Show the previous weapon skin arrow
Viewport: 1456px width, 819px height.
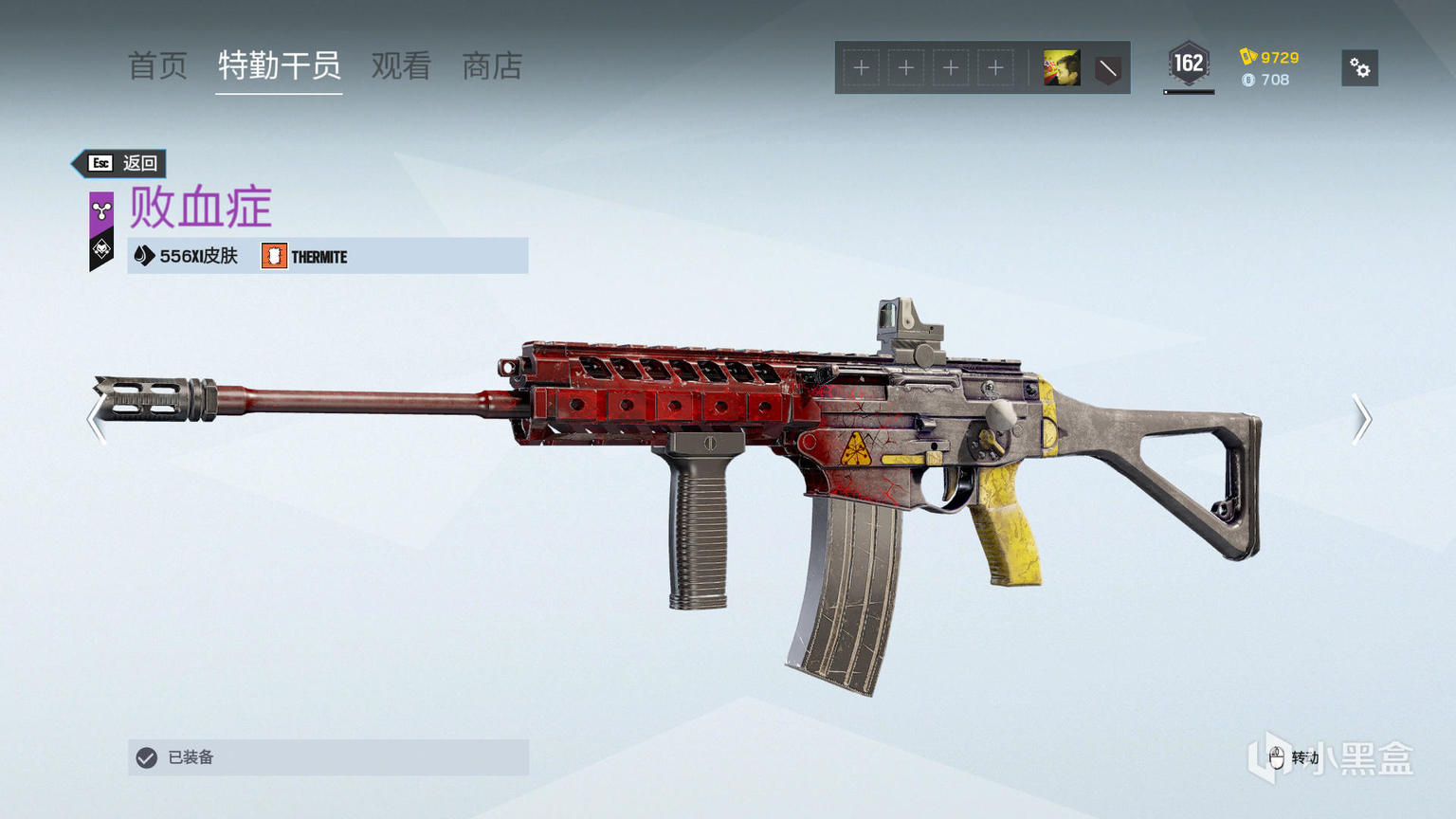pyautogui.click(x=96, y=419)
